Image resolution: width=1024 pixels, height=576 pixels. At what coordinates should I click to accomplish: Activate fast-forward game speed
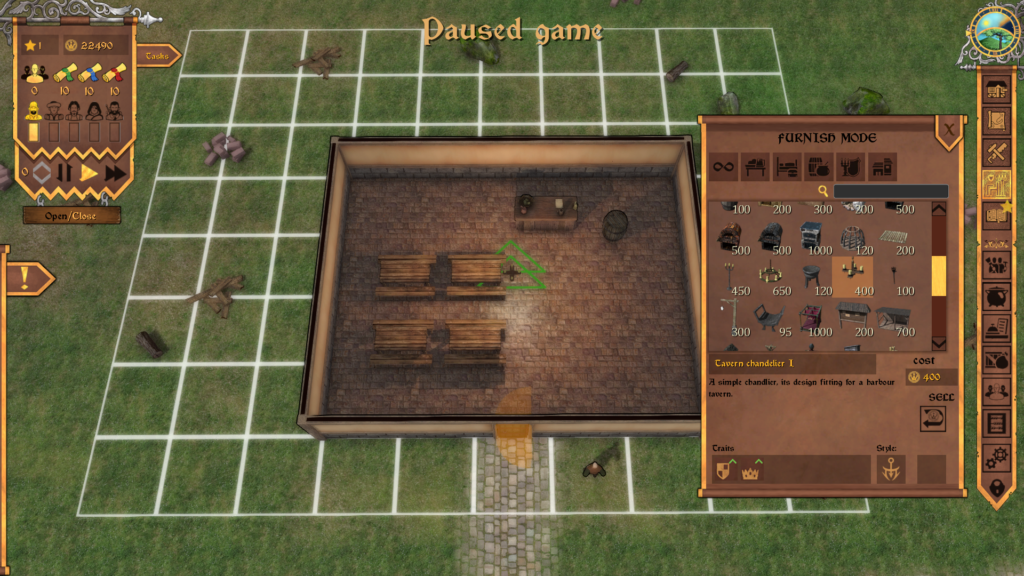coord(115,173)
